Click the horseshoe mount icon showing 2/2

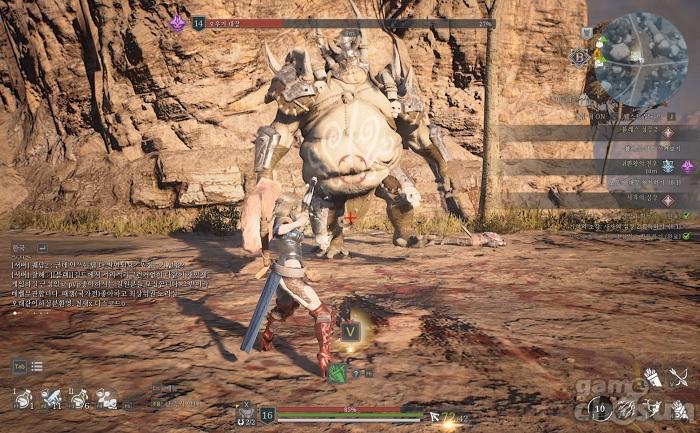[246, 414]
